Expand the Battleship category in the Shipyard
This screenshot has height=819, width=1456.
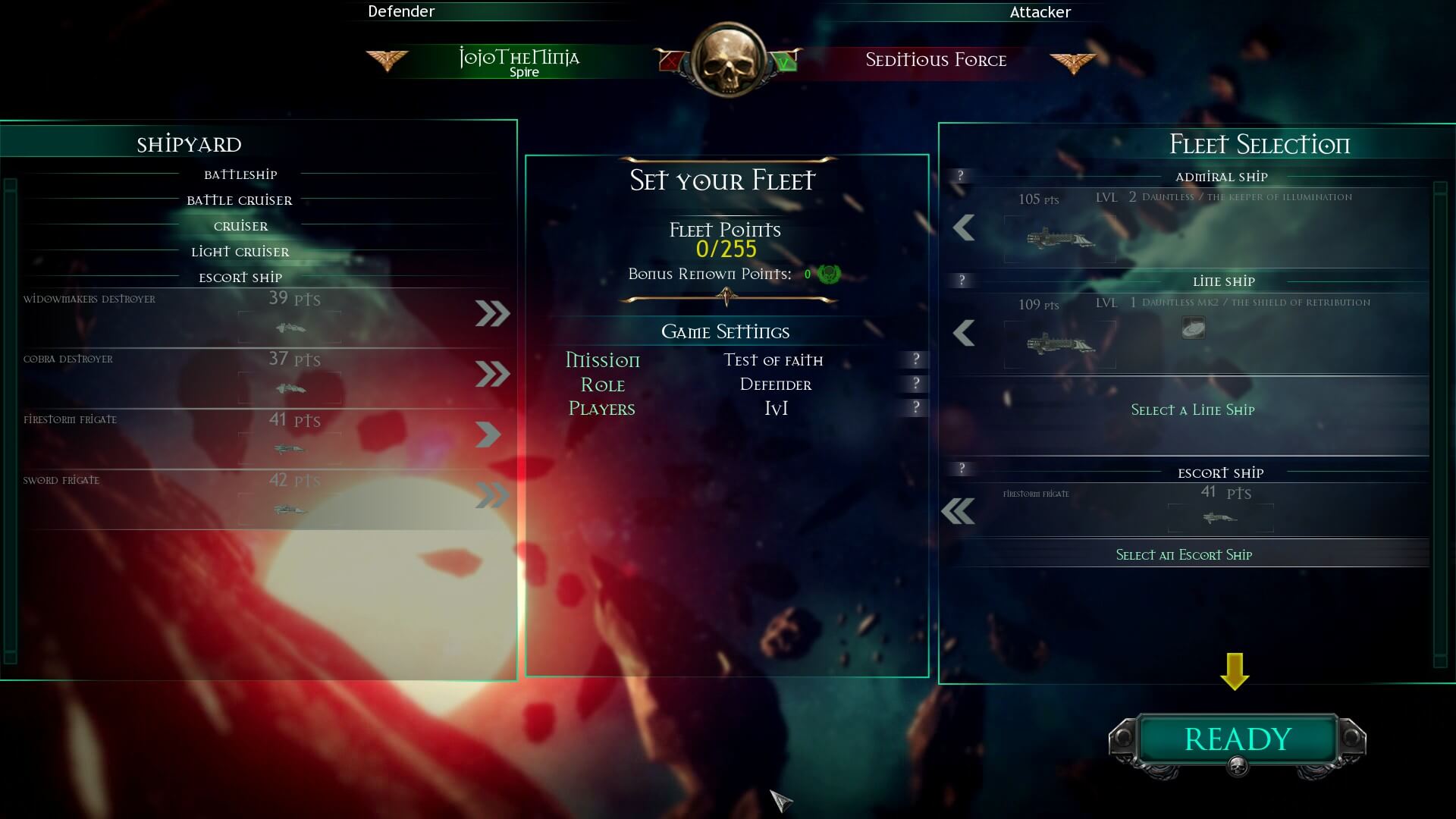click(x=240, y=174)
